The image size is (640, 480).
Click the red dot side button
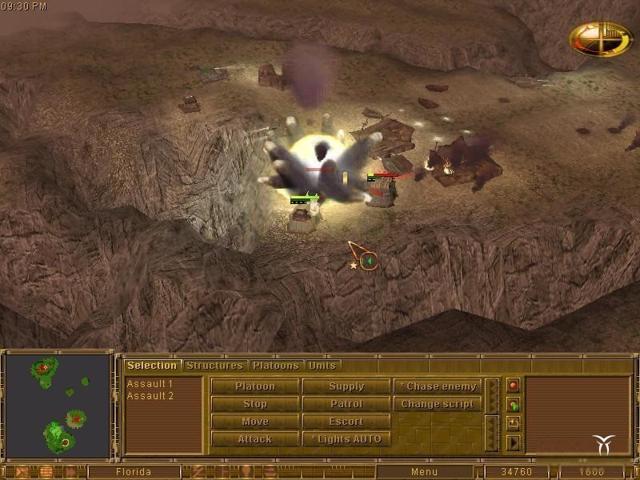(514, 386)
